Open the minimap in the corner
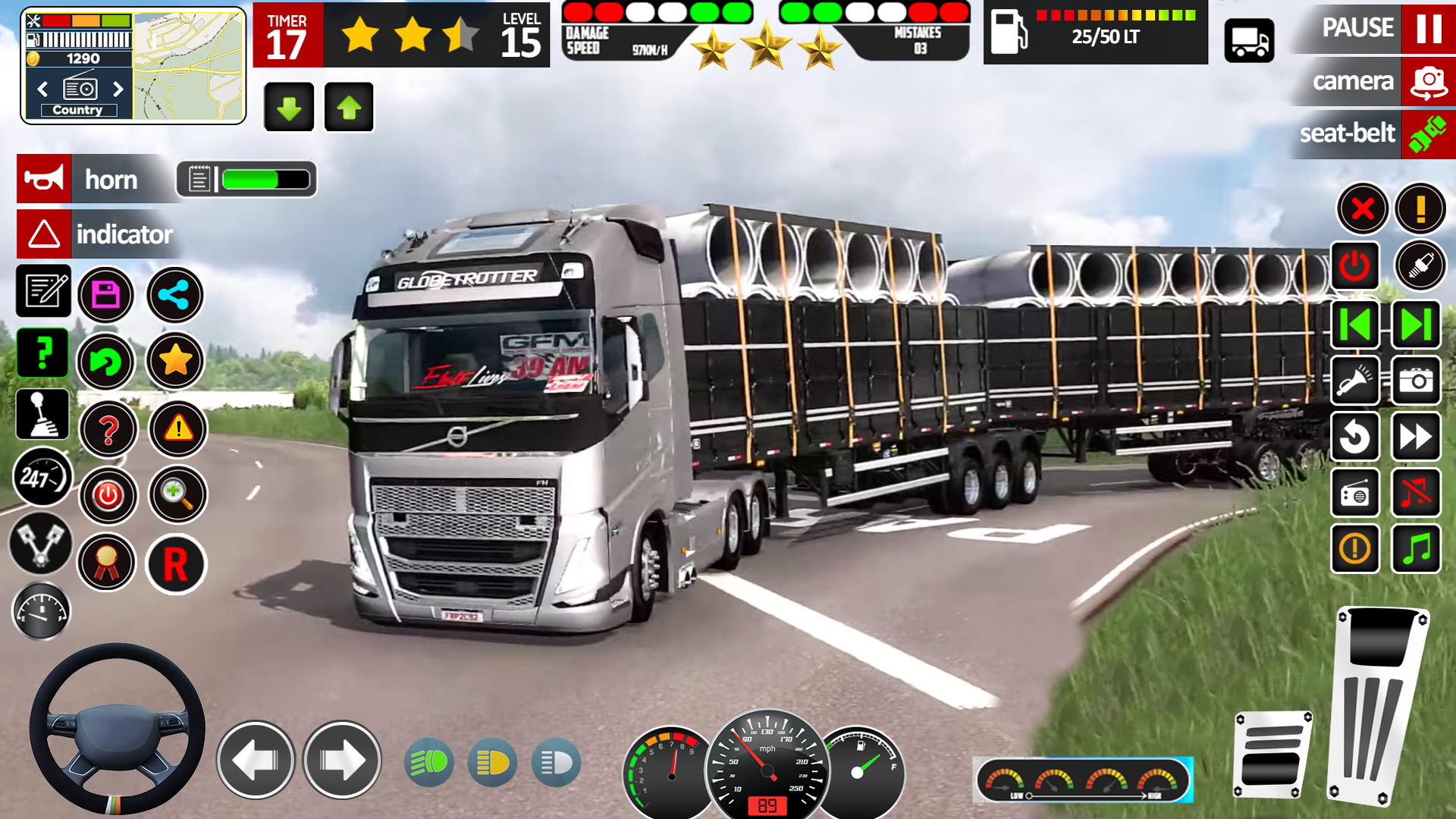 tap(189, 65)
